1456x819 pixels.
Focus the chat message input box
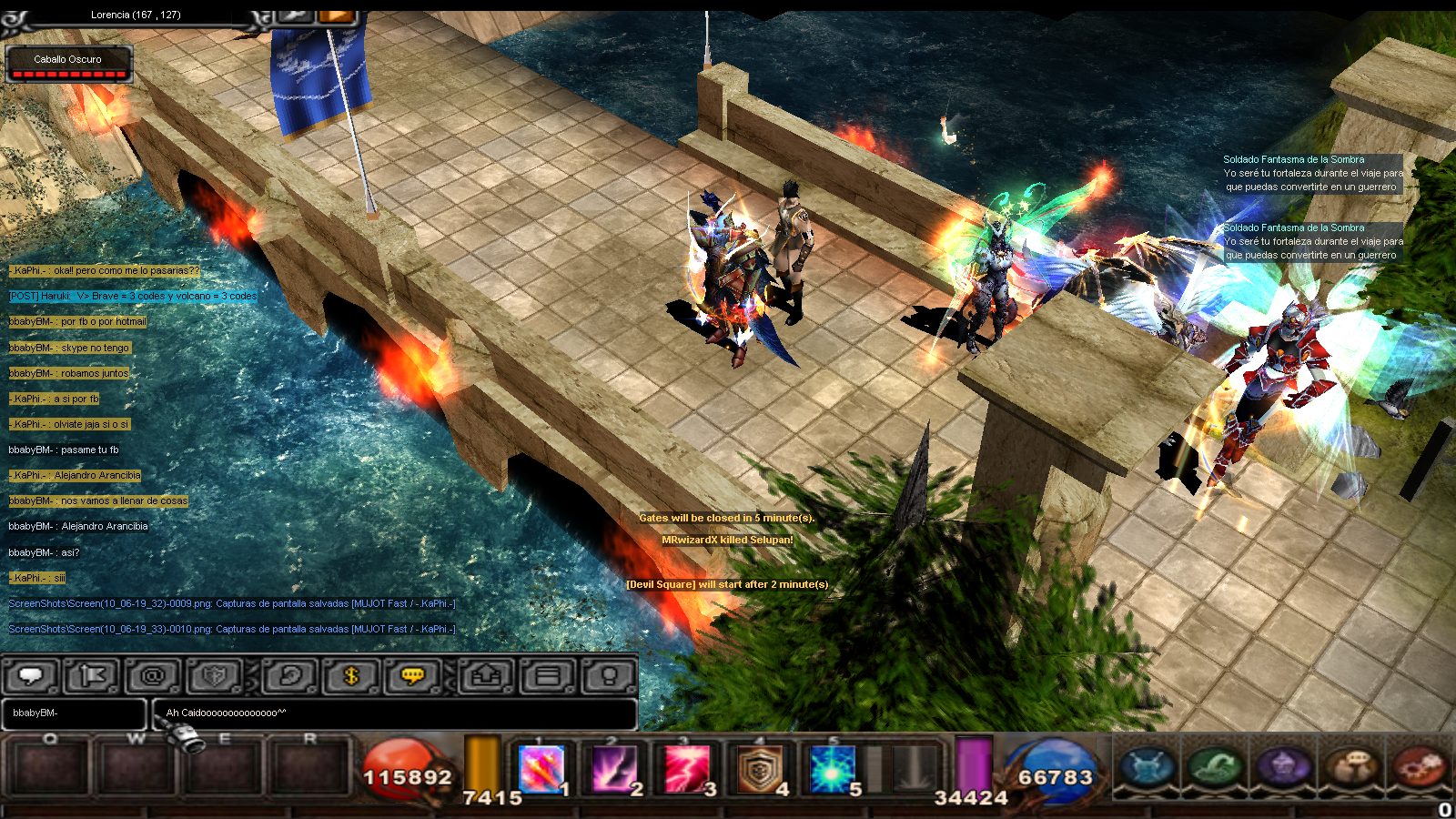395,713
